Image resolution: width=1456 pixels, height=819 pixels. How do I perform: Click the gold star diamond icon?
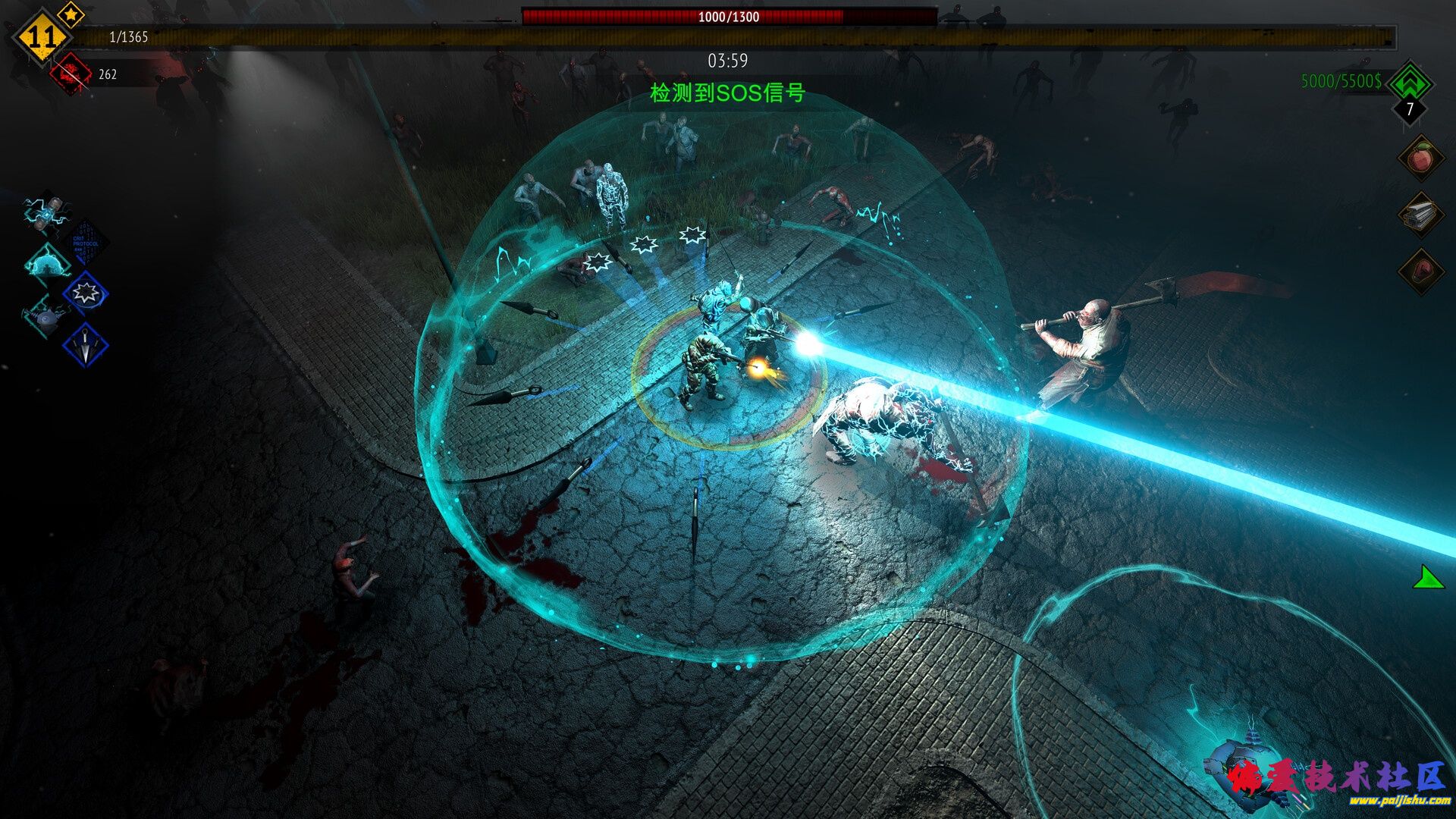tap(71, 14)
